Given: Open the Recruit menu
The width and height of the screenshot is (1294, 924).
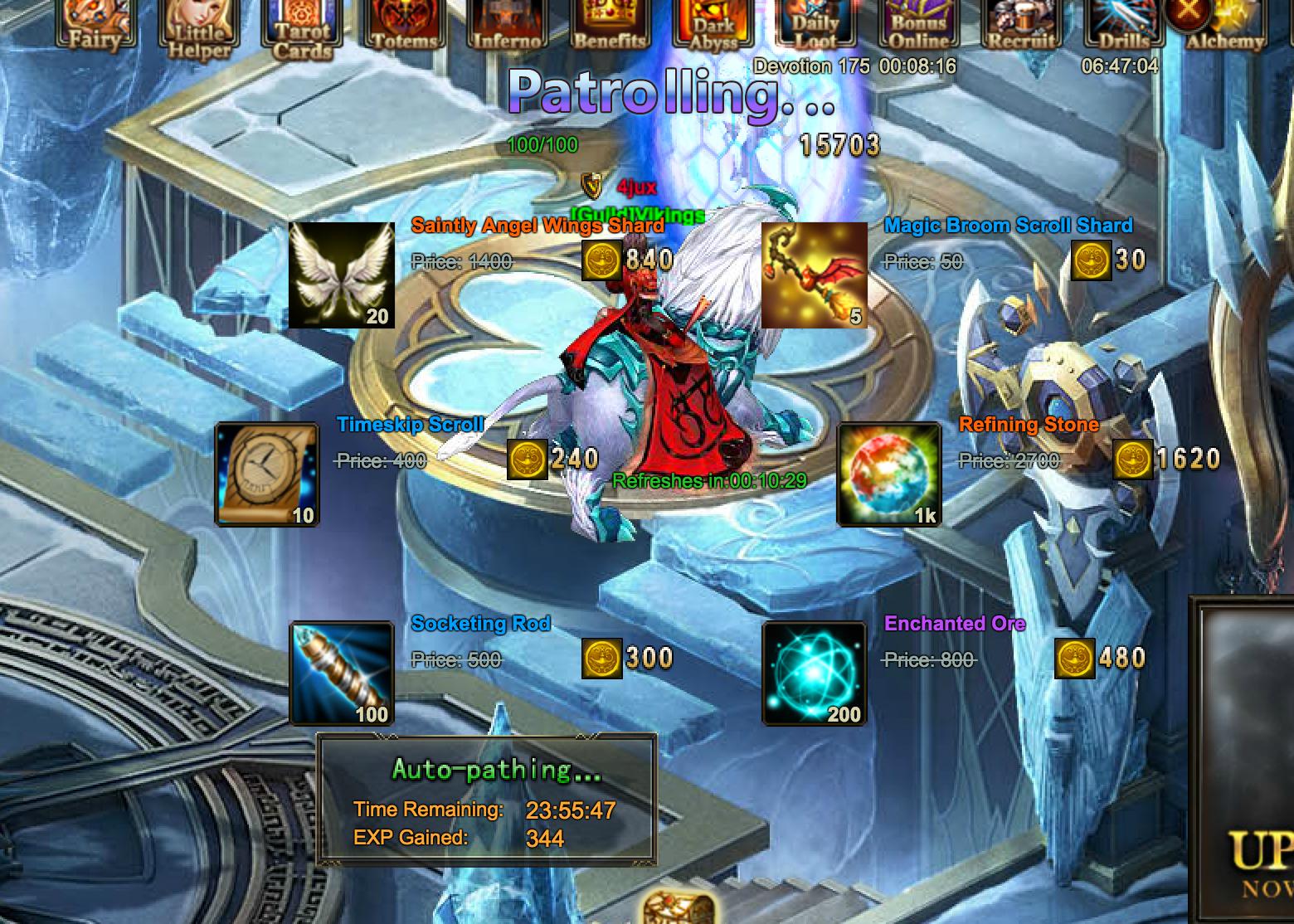Looking at the screenshot, I should click(1021, 23).
